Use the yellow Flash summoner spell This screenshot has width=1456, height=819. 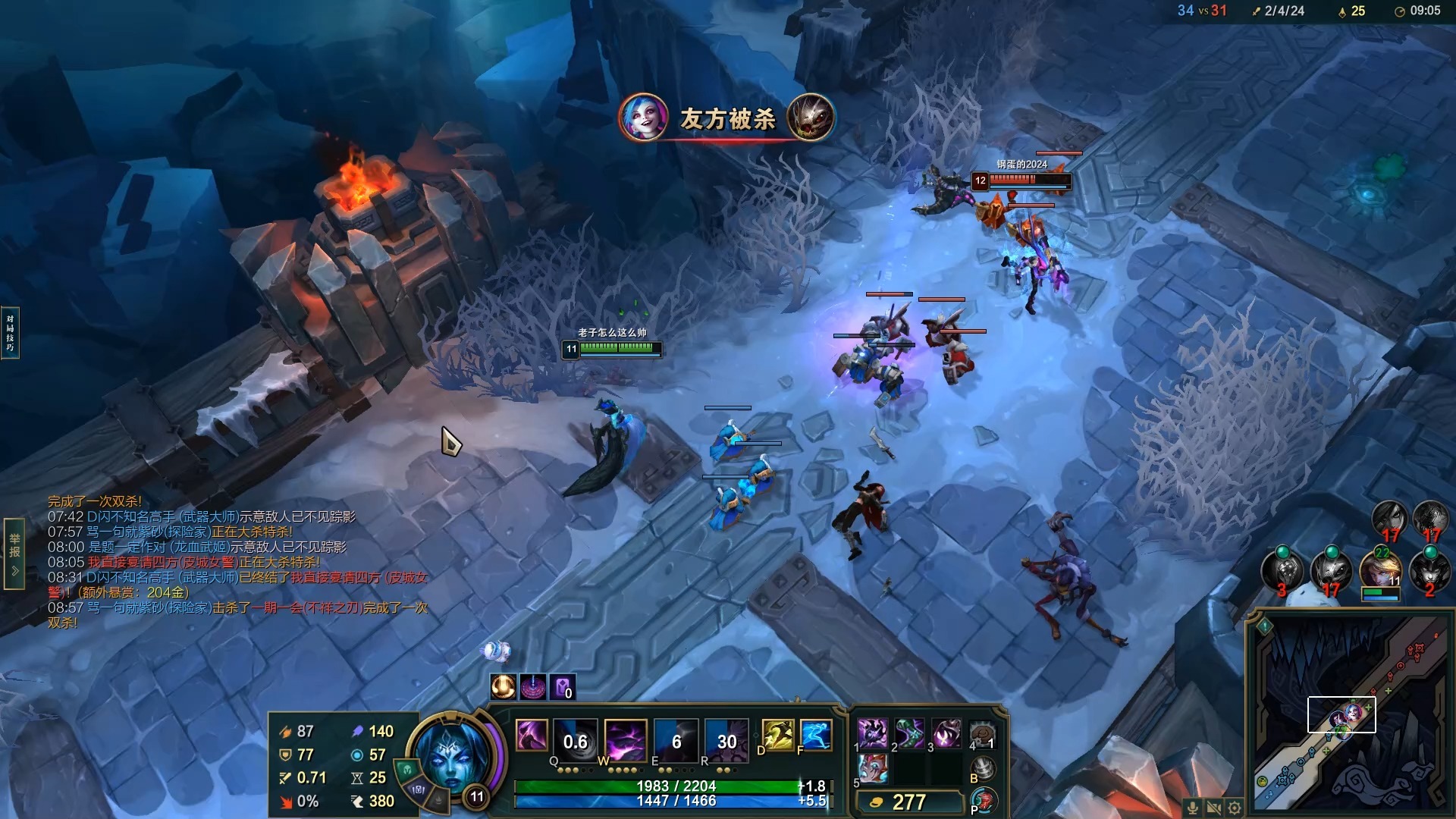777,736
